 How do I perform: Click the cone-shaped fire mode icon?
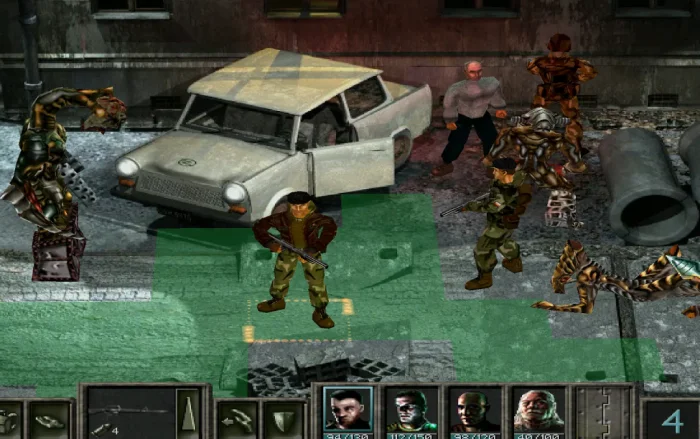(187, 411)
